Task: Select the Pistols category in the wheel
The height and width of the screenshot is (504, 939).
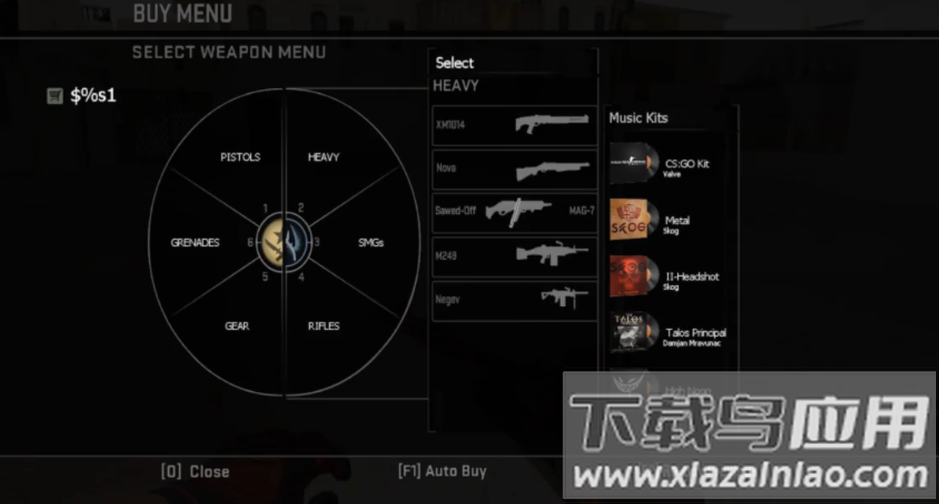Action: point(240,157)
